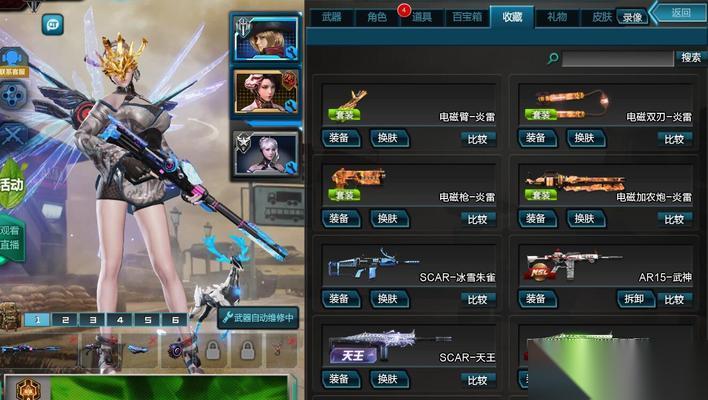Screen dimensions: 708x400
Task: Click the 搜索 search button
Action: [x=690, y=58]
